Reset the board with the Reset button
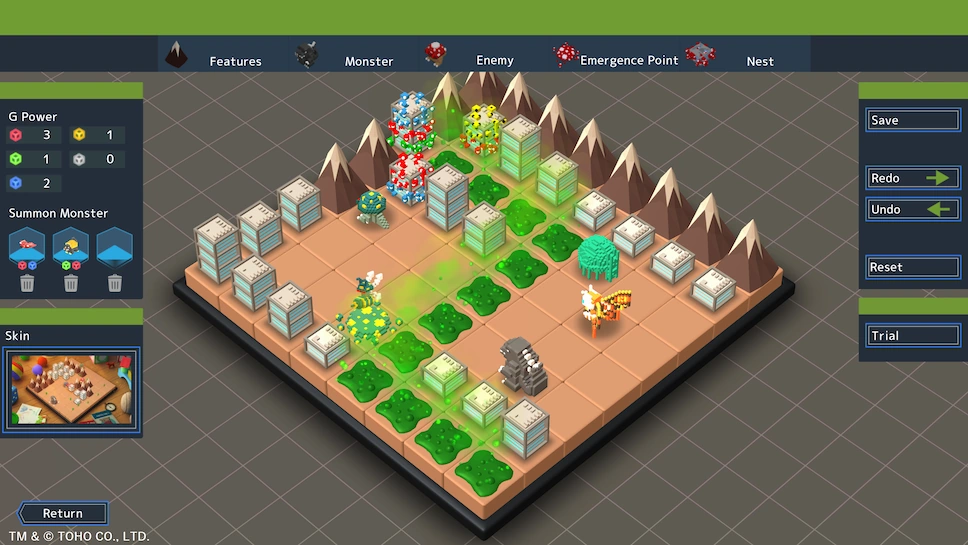This screenshot has width=968, height=545. click(x=913, y=267)
